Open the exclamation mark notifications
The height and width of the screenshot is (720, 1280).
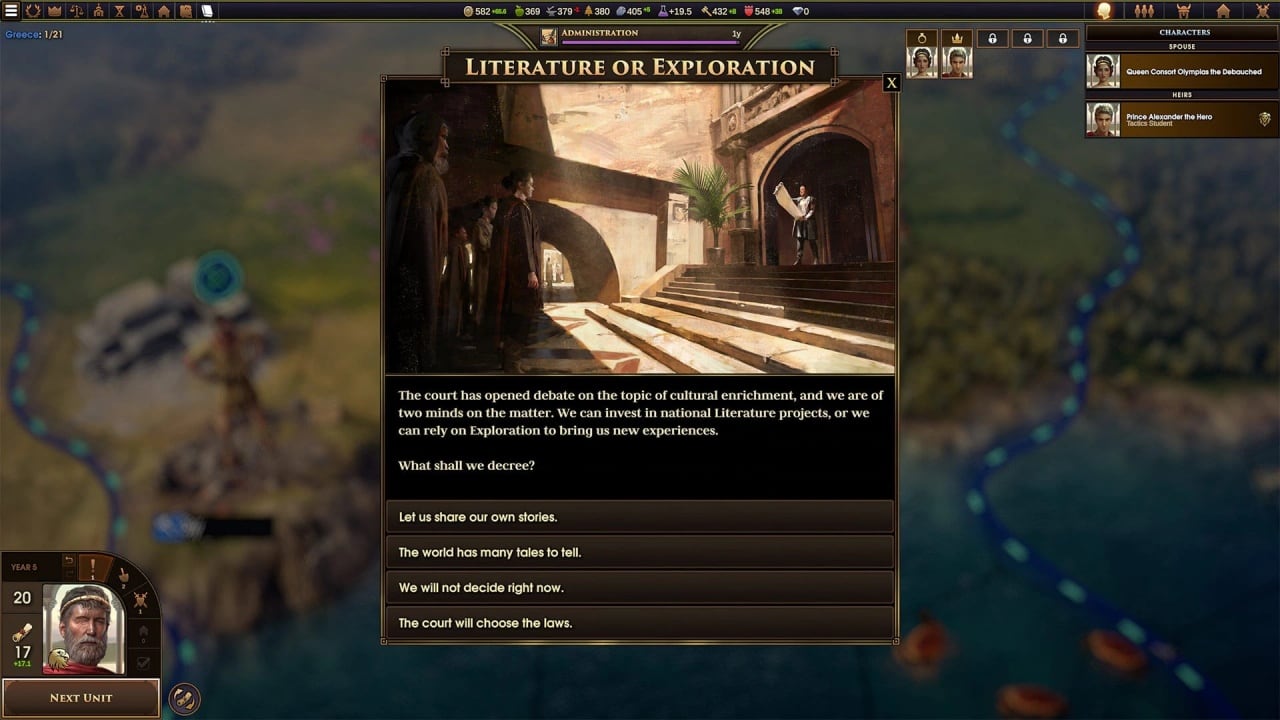tap(94, 569)
